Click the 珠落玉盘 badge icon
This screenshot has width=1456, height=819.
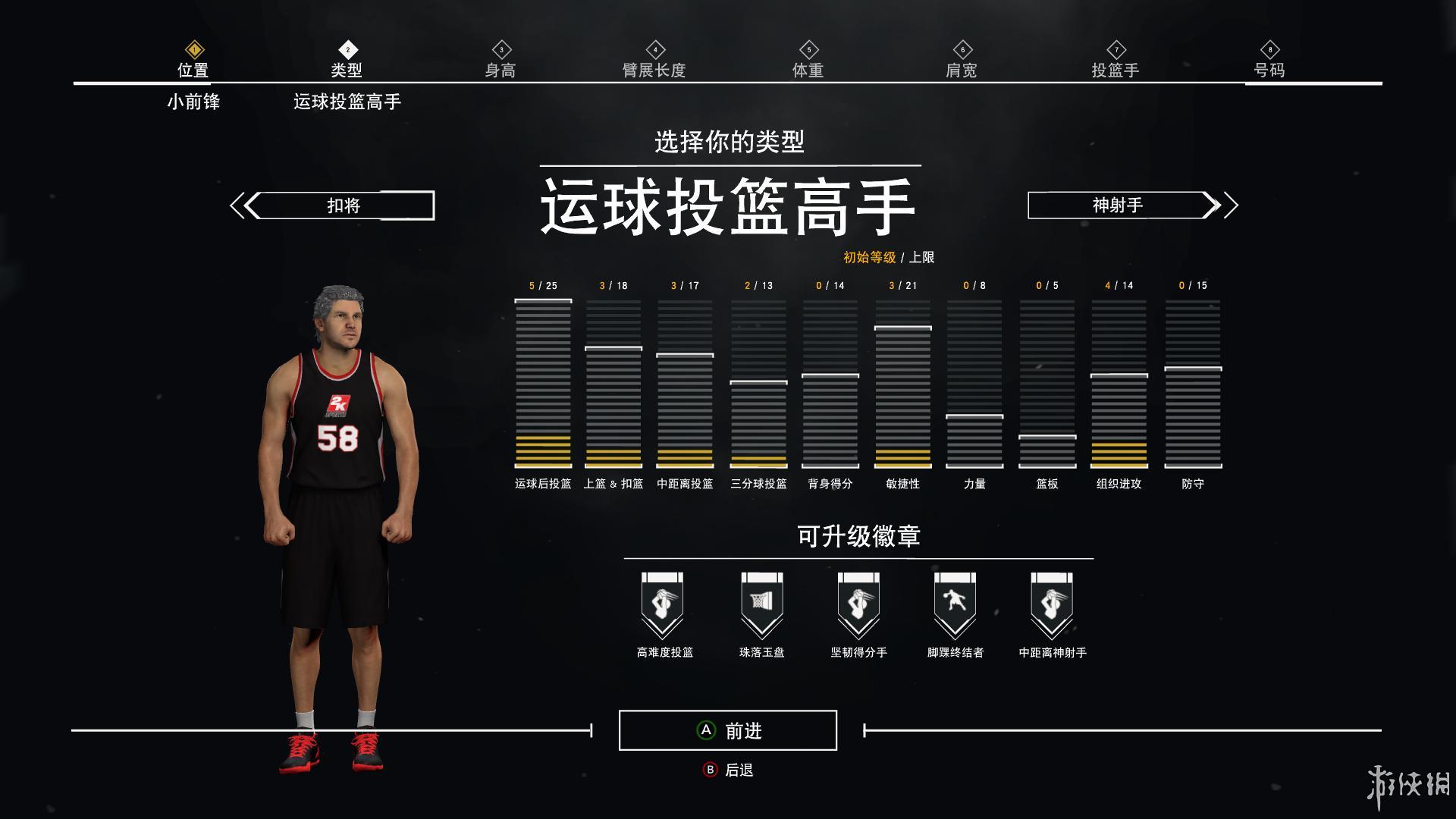(x=761, y=603)
